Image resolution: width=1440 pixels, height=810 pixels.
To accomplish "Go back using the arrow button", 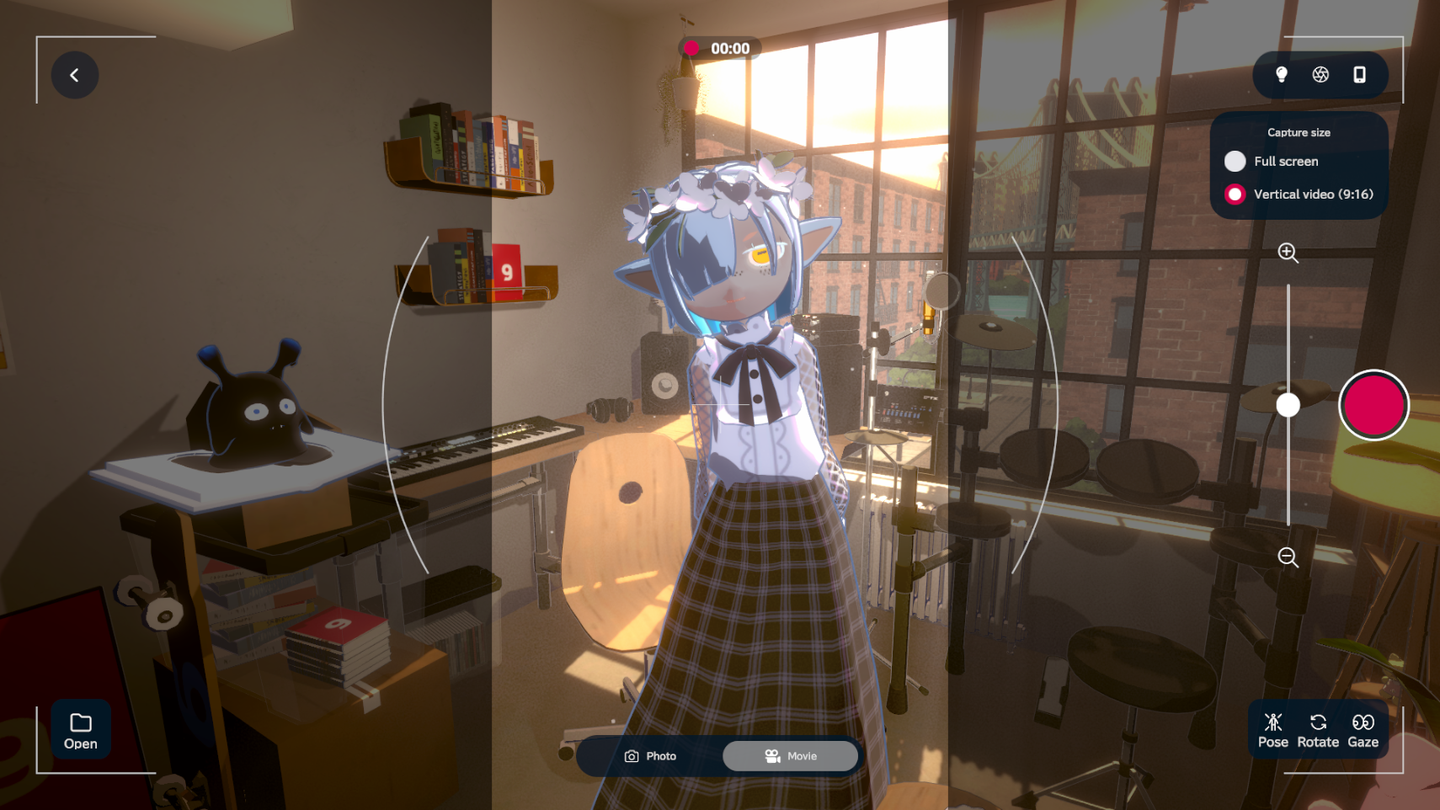I will (75, 75).
